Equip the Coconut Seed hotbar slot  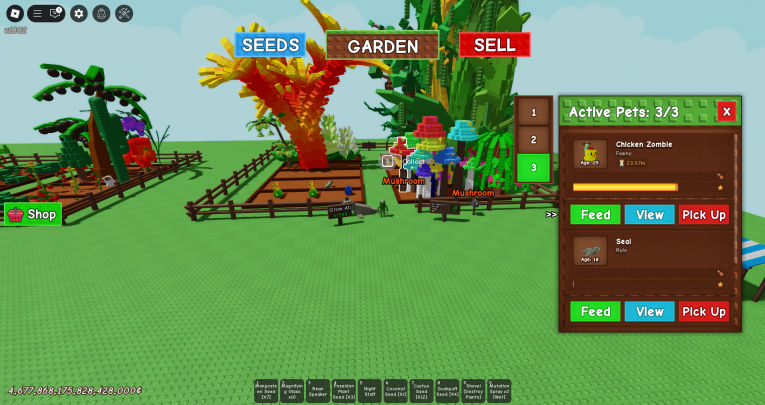click(x=395, y=391)
